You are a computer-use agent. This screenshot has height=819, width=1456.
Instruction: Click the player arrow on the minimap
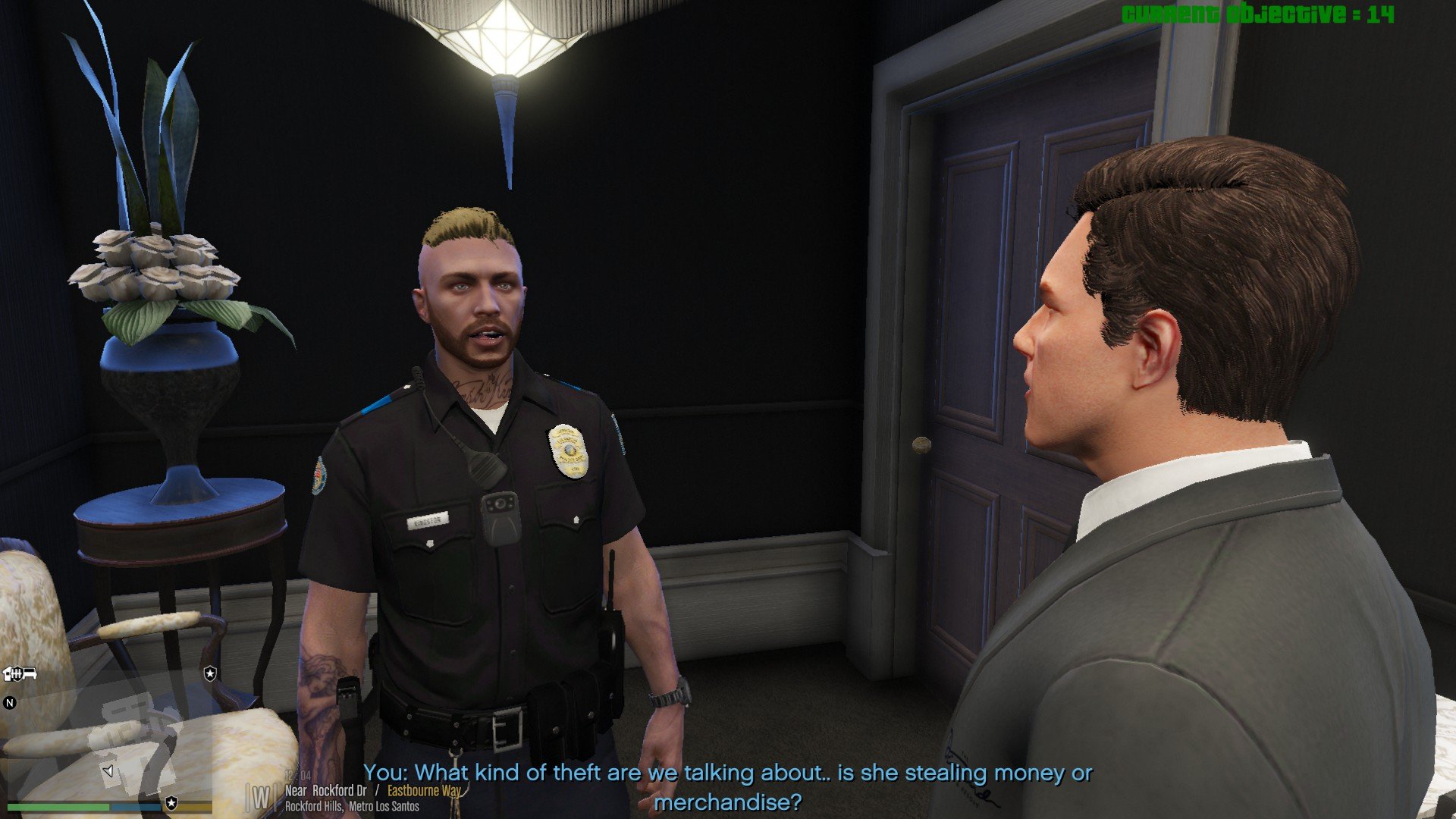tap(108, 771)
